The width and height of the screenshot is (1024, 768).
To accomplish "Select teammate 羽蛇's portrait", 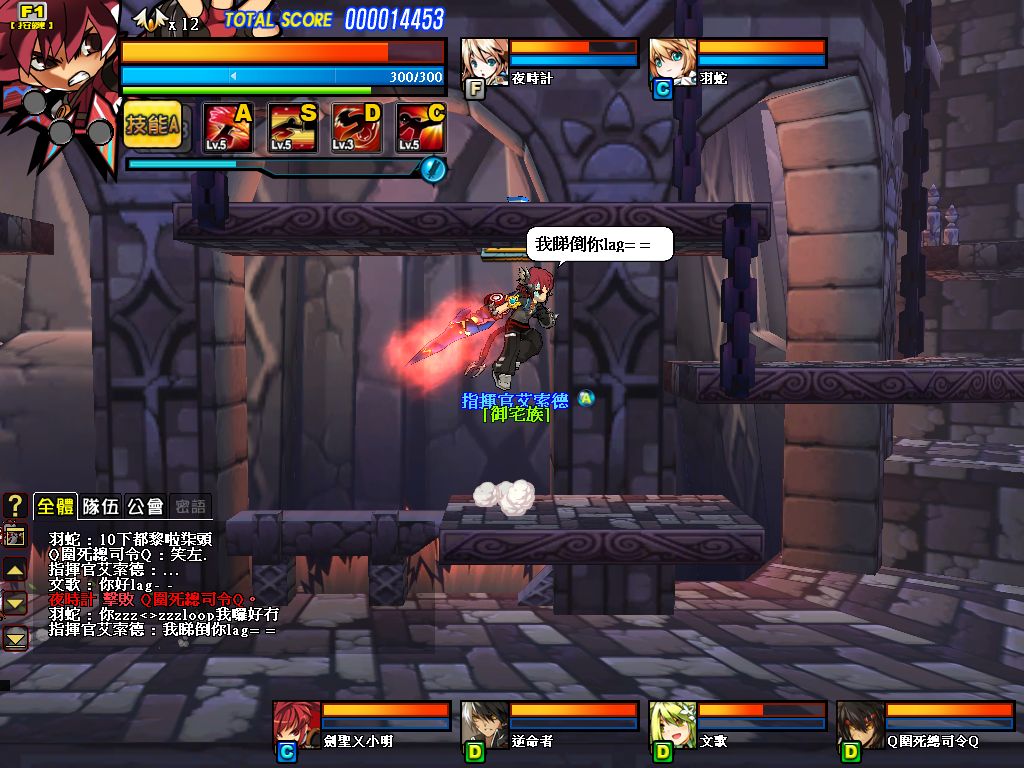I will click(x=672, y=62).
